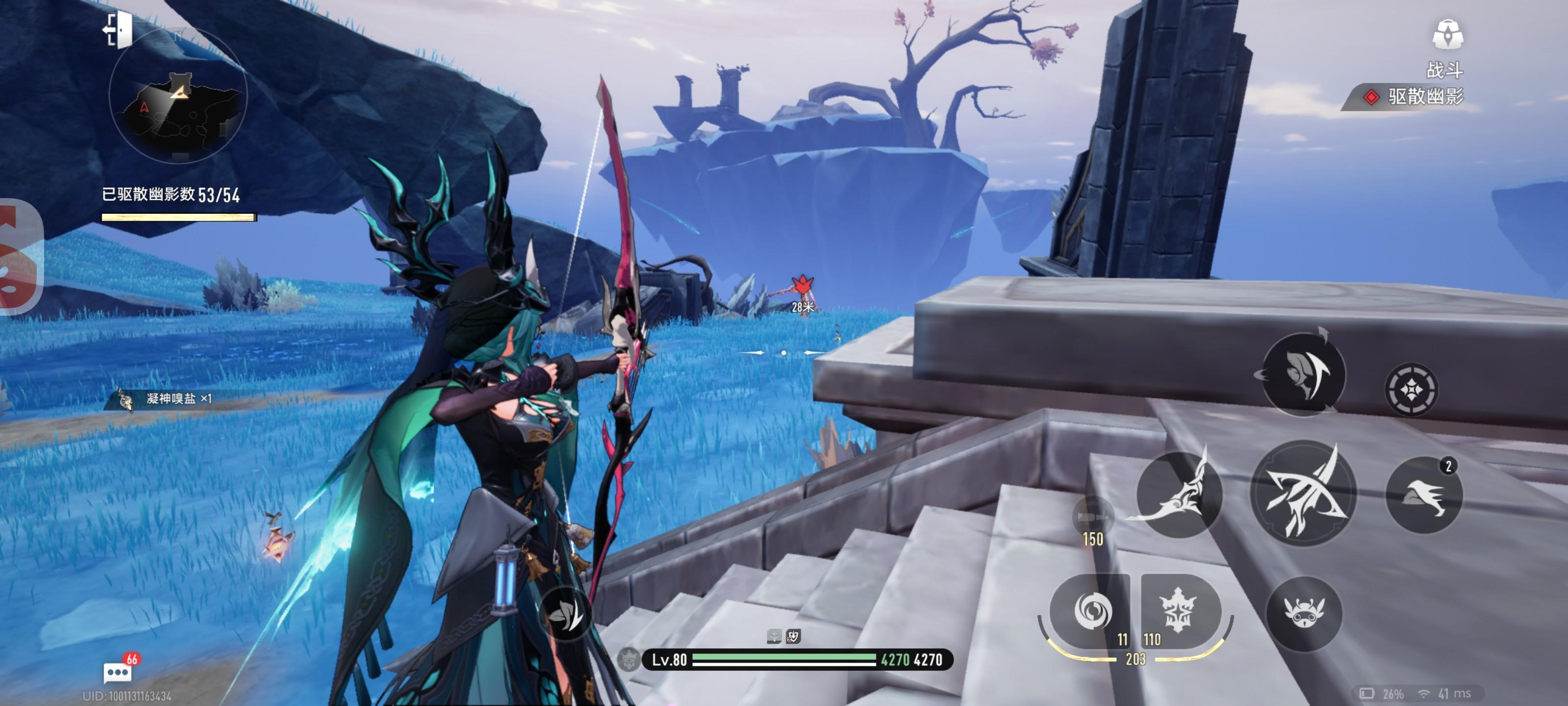Activate the crosshair aim mode button

pos(1410,389)
